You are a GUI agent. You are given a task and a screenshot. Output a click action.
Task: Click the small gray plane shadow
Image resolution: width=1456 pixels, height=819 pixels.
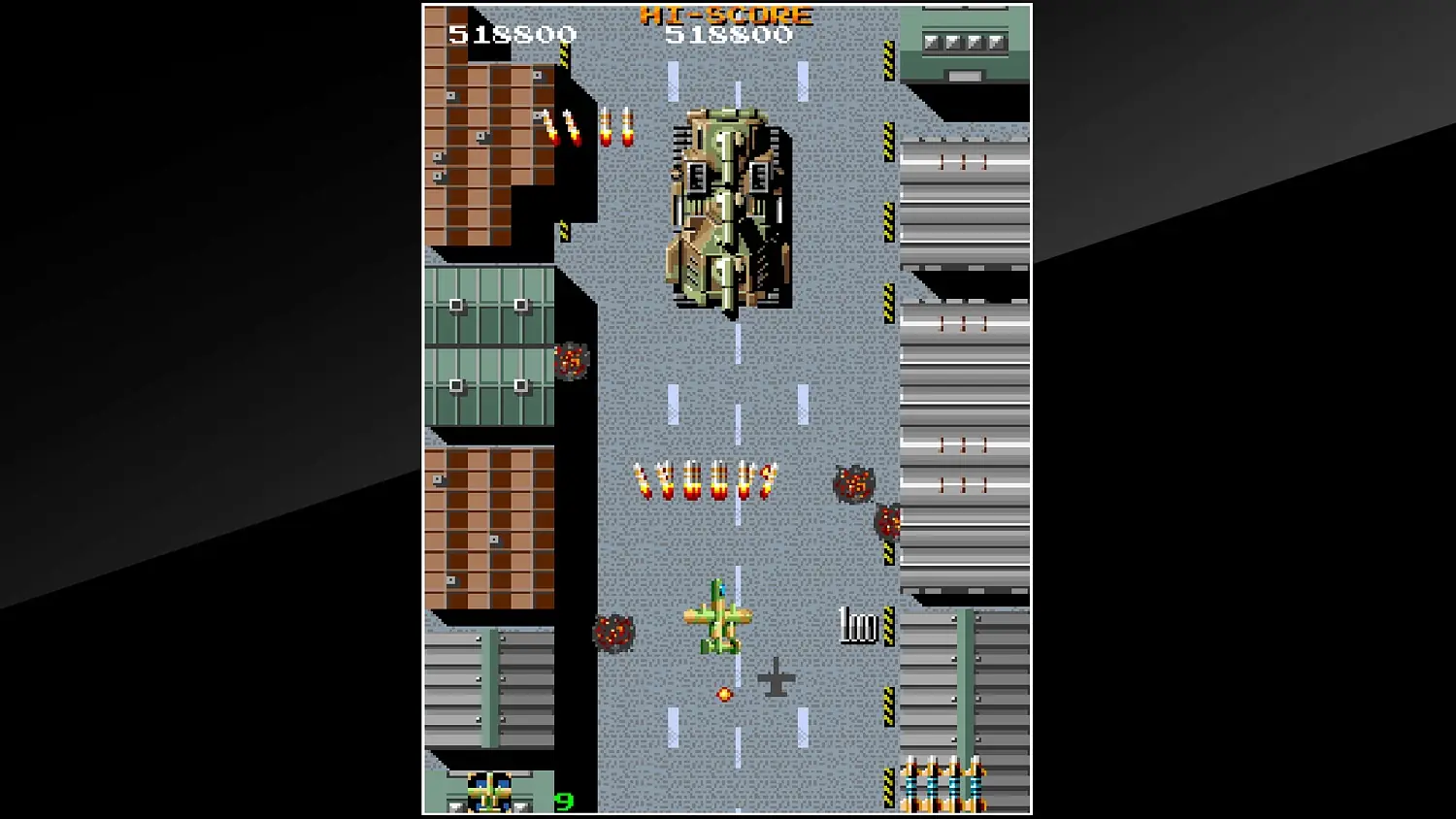[x=774, y=679]
